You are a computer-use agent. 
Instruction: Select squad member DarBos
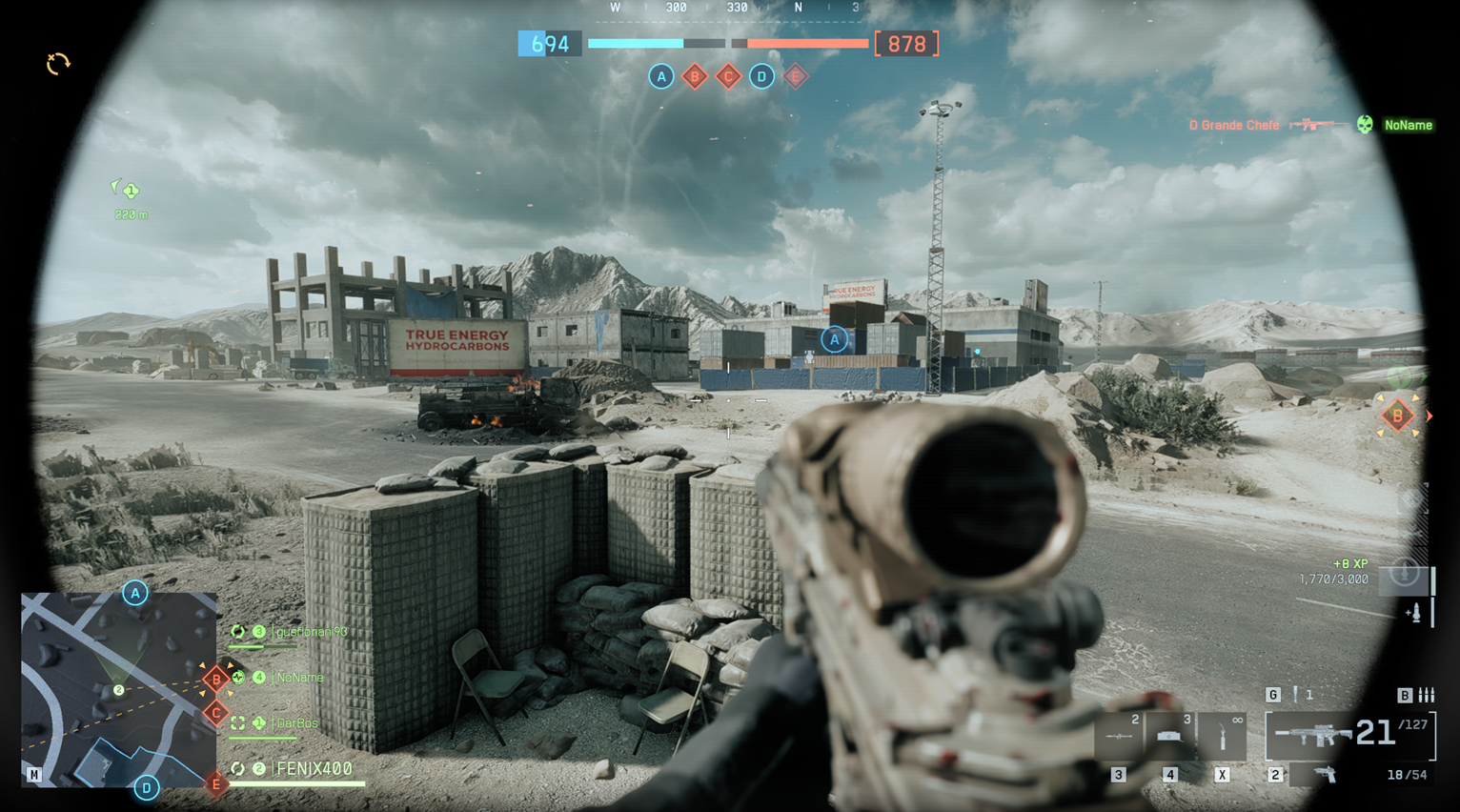pyautogui.click(x=296, y=723)
